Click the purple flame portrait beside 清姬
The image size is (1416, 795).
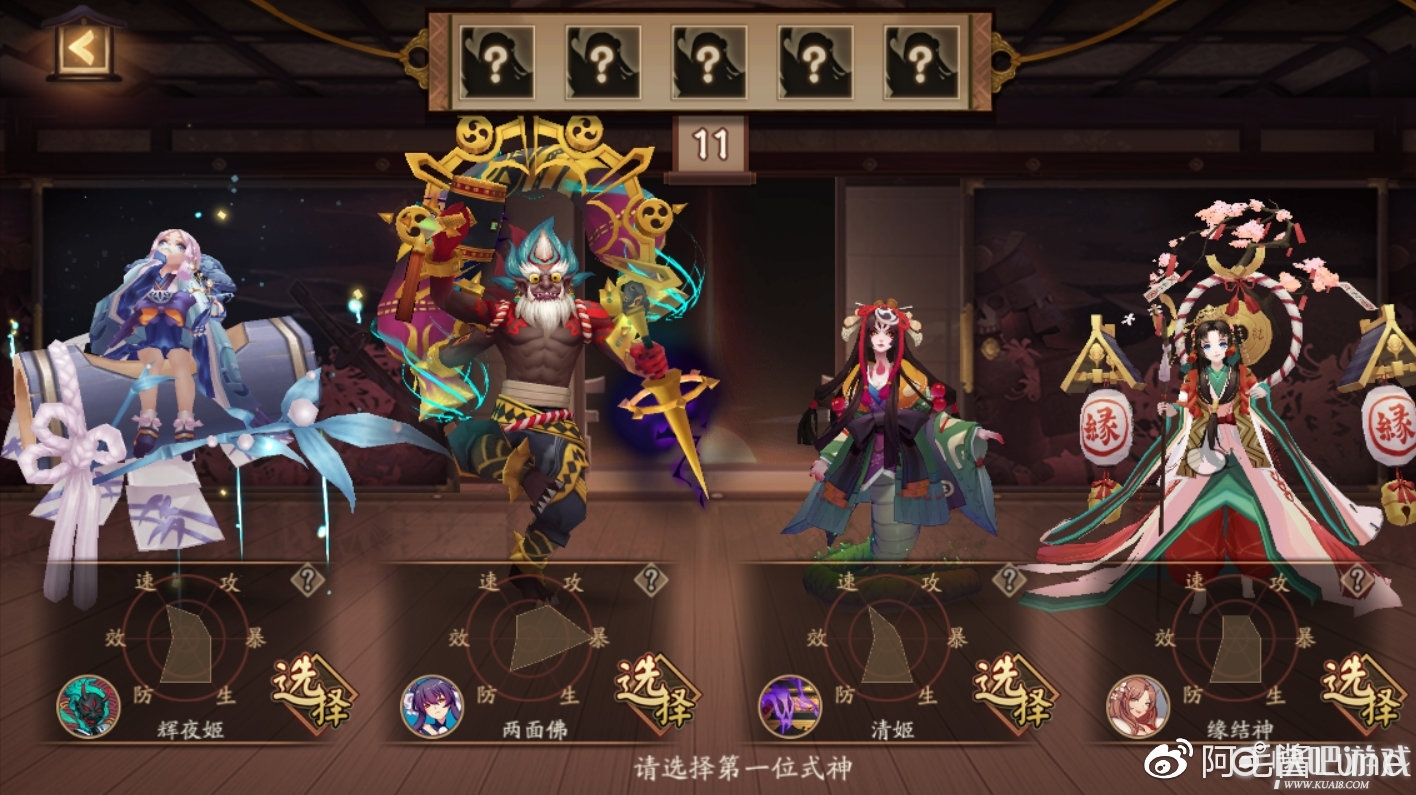point(790,706)
